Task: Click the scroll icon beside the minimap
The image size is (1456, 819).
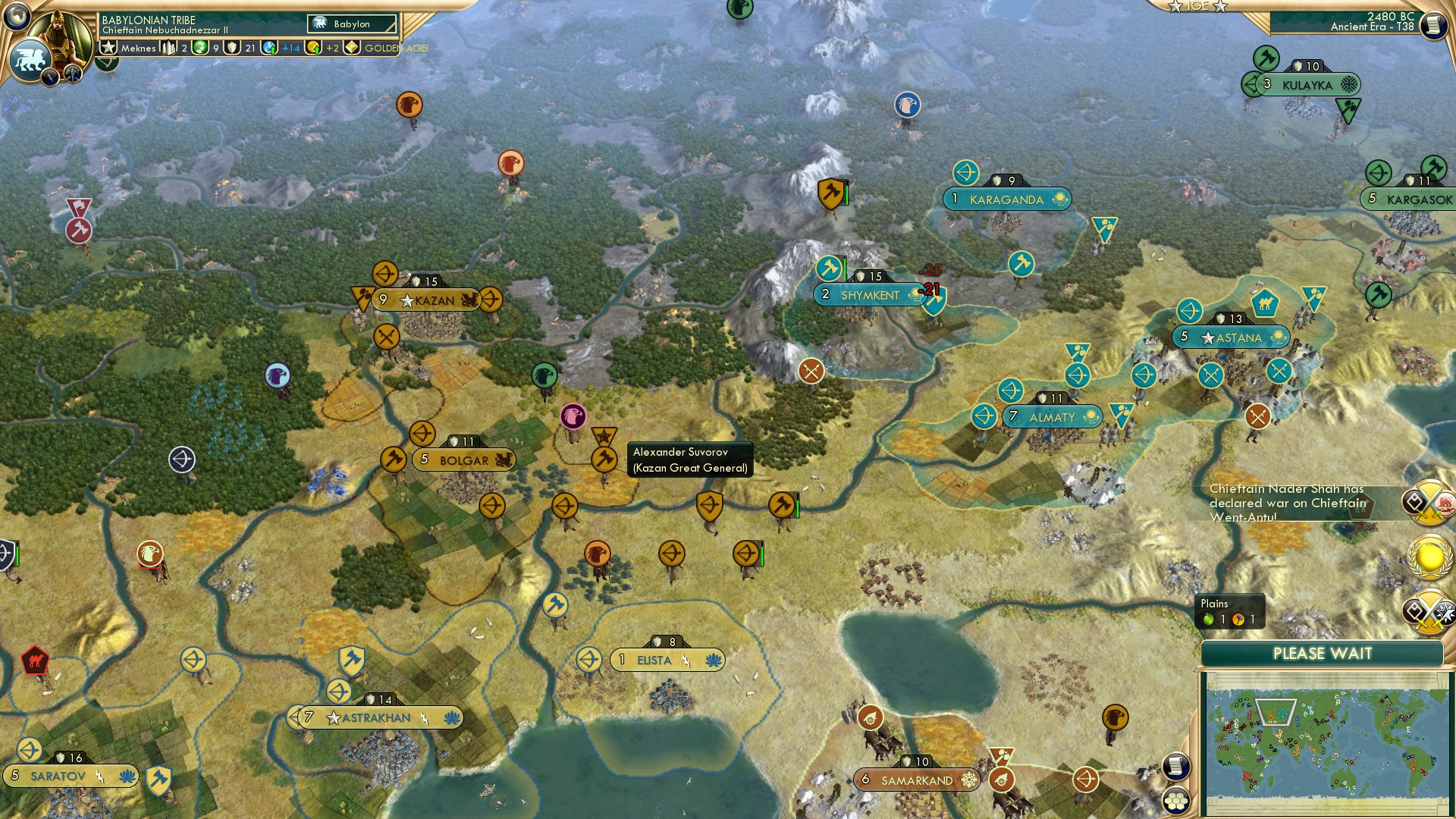Action: coord(1176,767)
